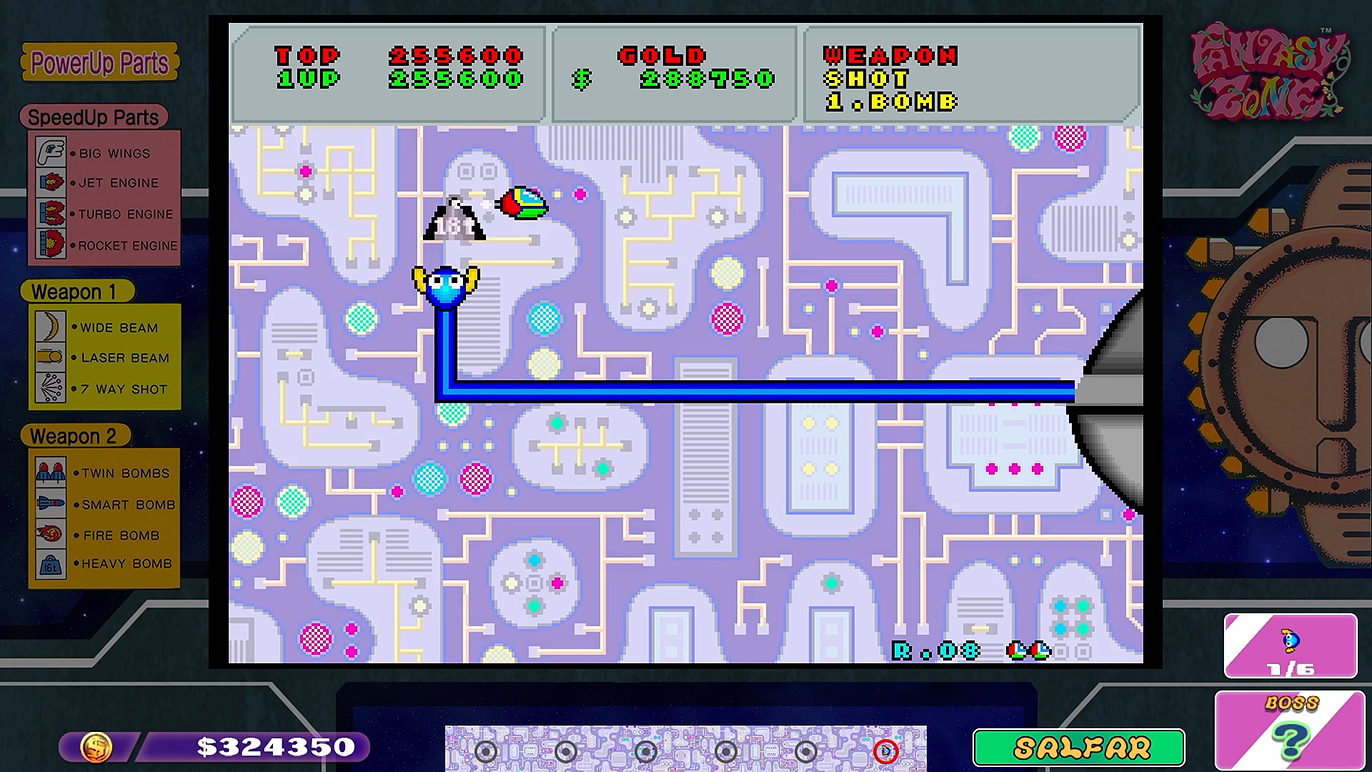Click the SALFAR stage name label

click(x=1079, y=748)
